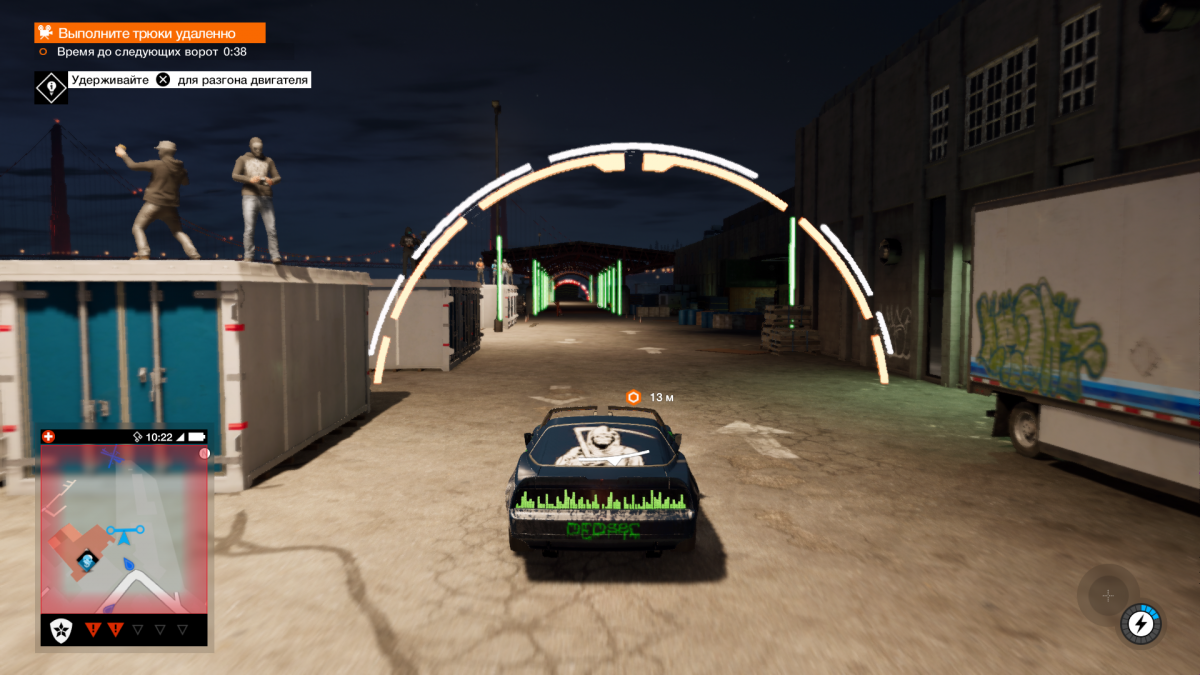Select the weapon crosshair wheel circle

pyautogui.click(x=1107, y=596)
